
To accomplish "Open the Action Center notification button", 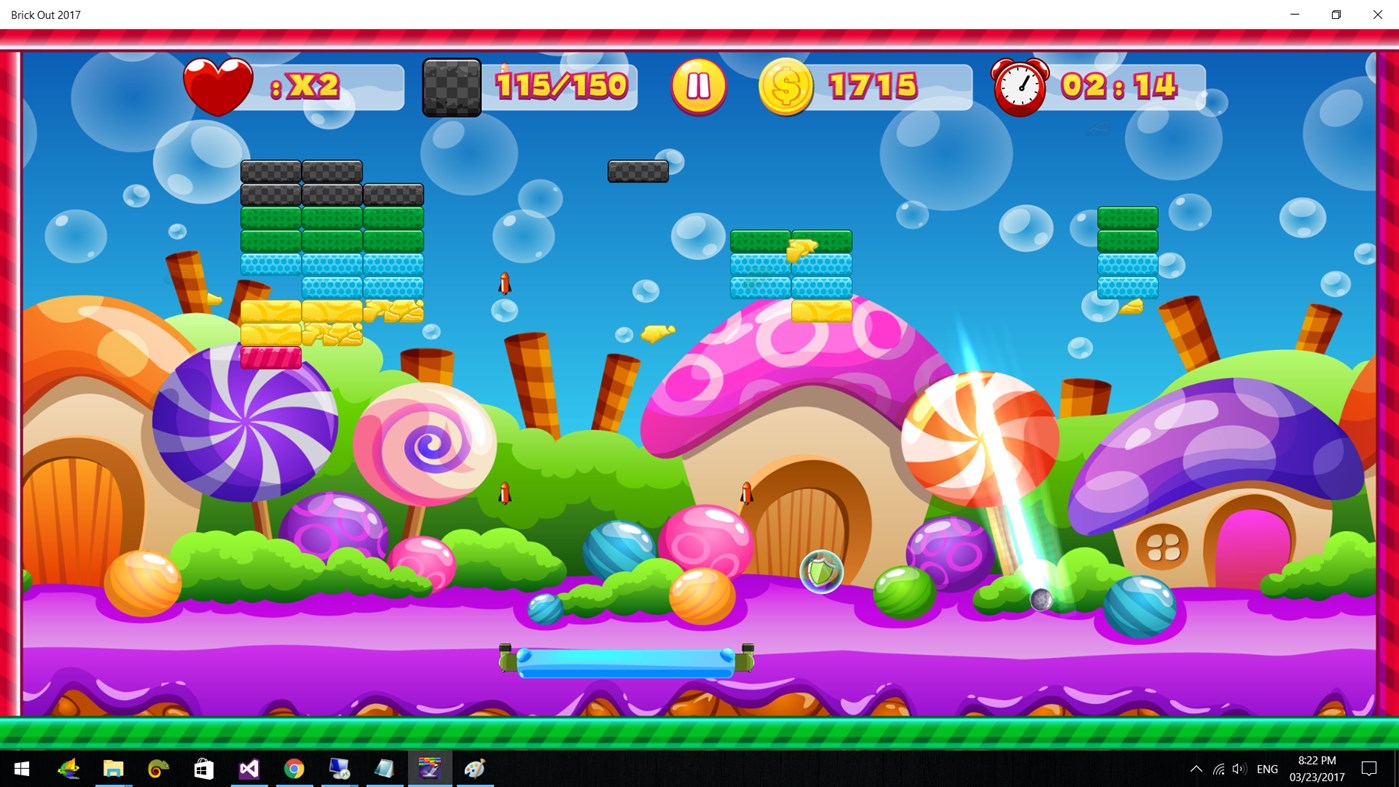I will (x=1371, y=768).
